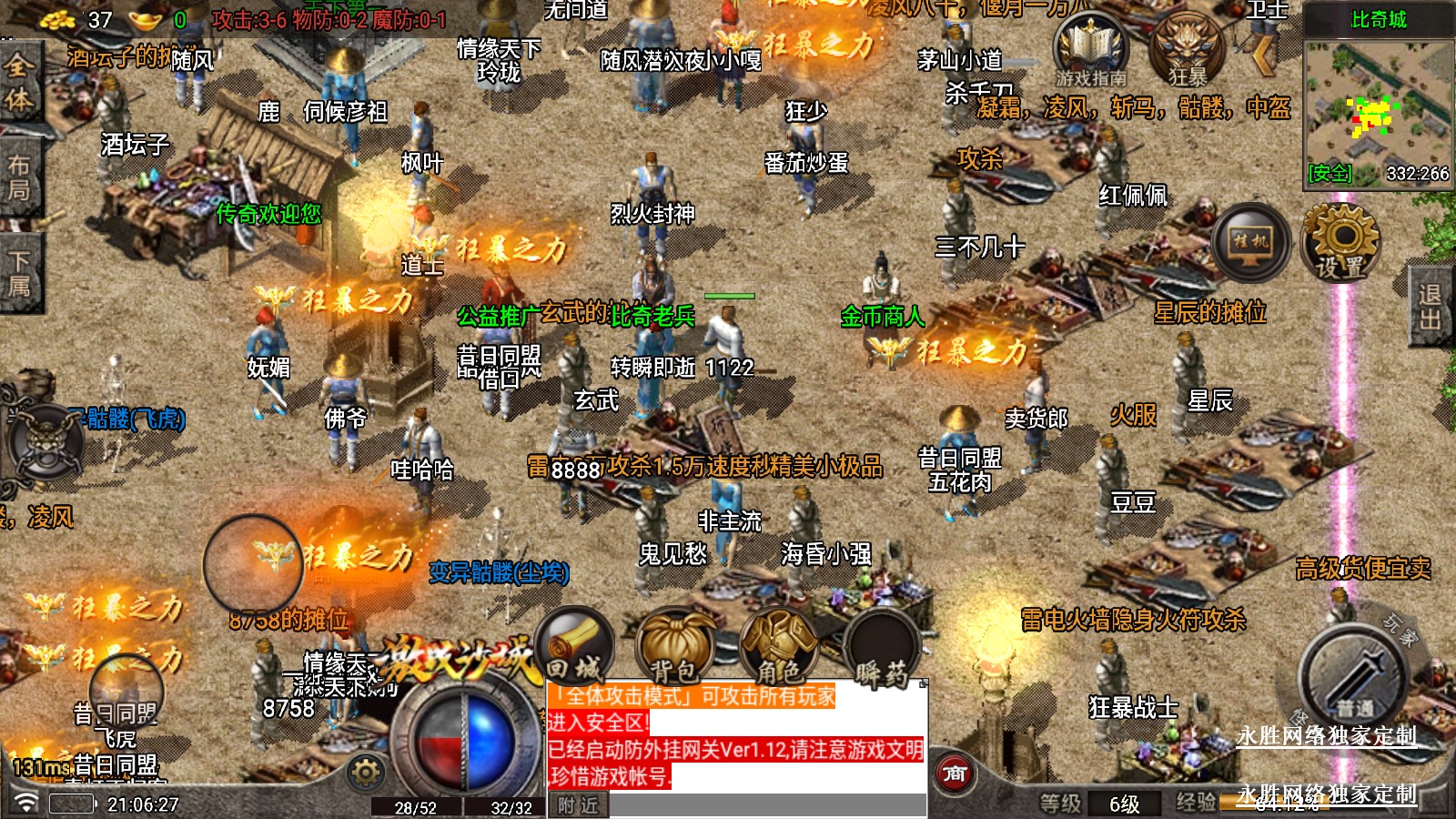Select the 全体 tab on the left
The width and height of the screenshot is (1456, 819).
pos(18,82)
